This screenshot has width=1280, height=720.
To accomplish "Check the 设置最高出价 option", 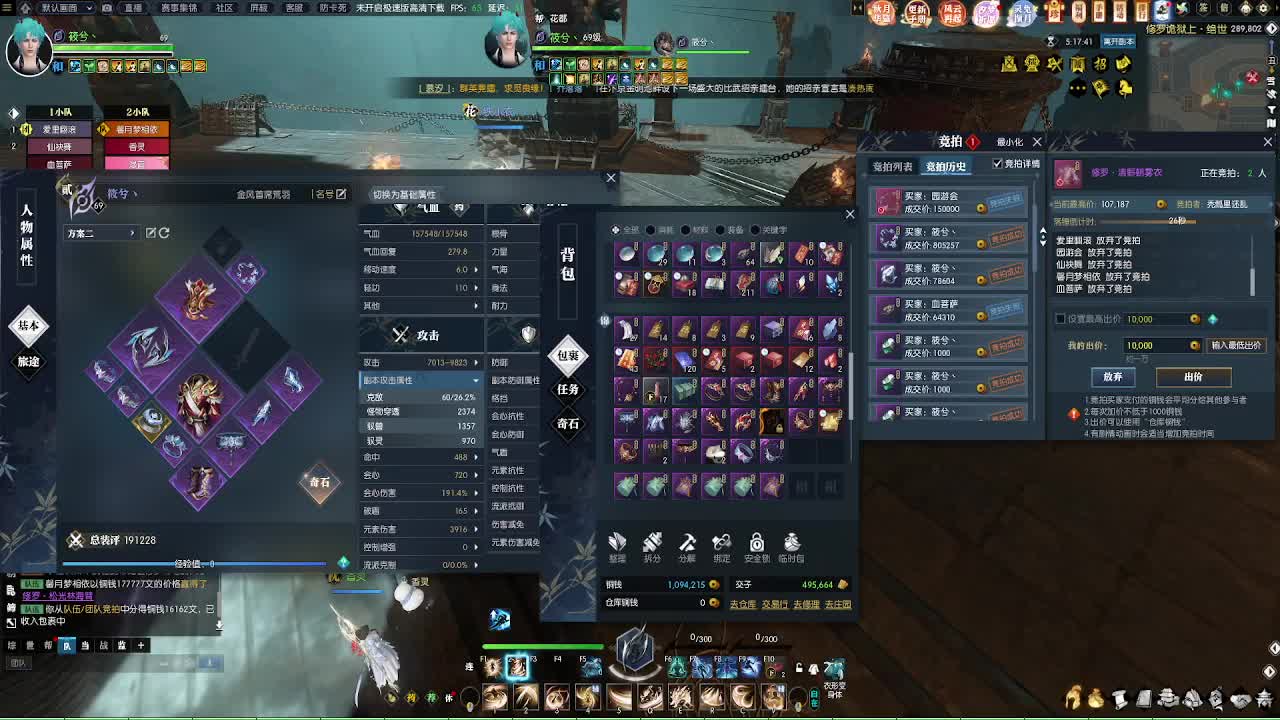I will (1058, 320).
